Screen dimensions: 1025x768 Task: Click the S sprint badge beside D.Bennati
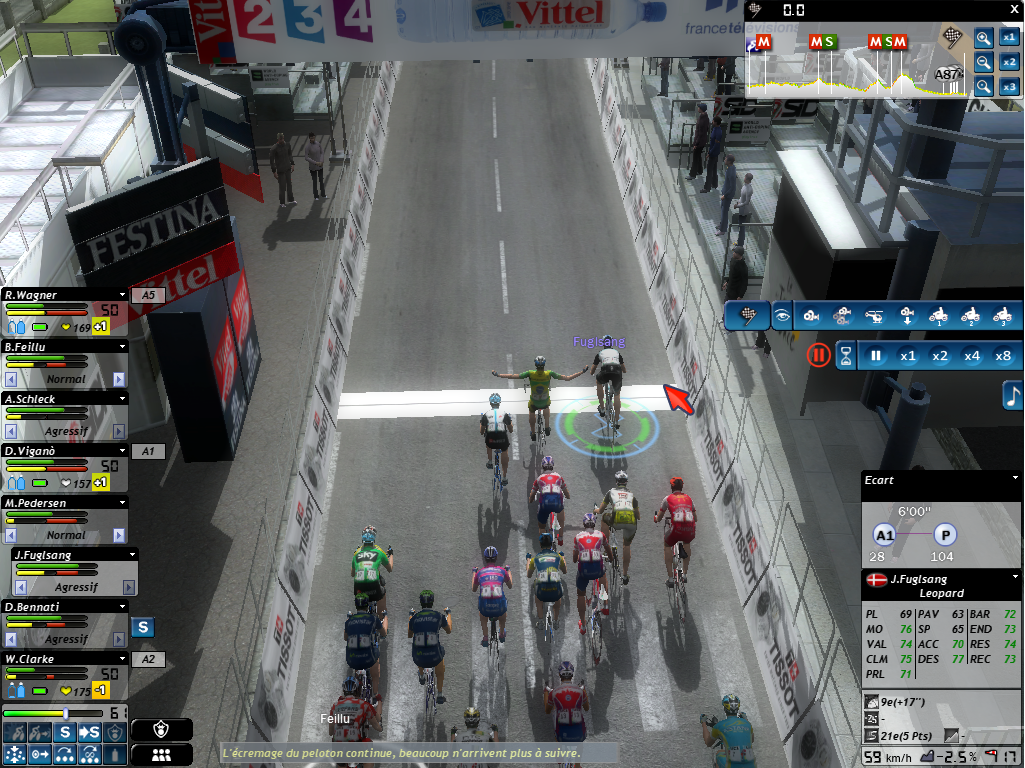point(143,627)
